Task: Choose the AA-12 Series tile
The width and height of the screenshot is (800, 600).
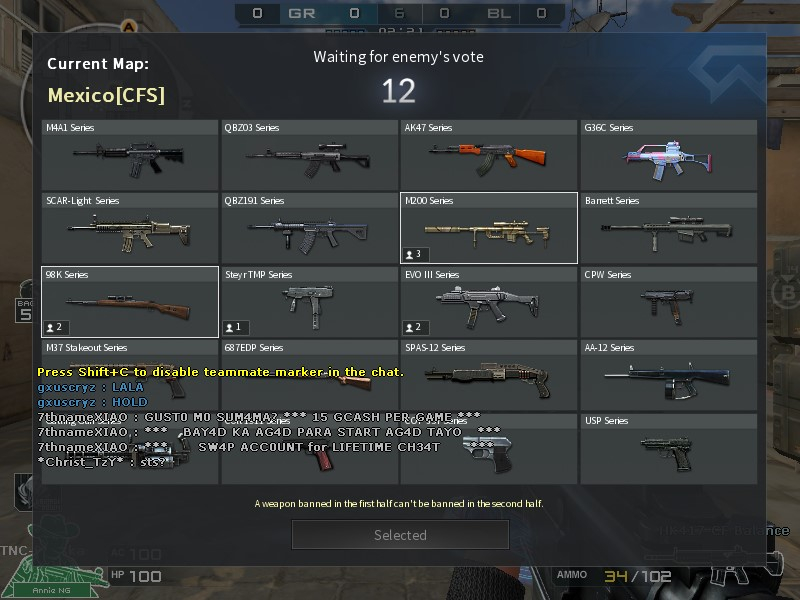Action: pyautogui.click(x=668, y=375)
